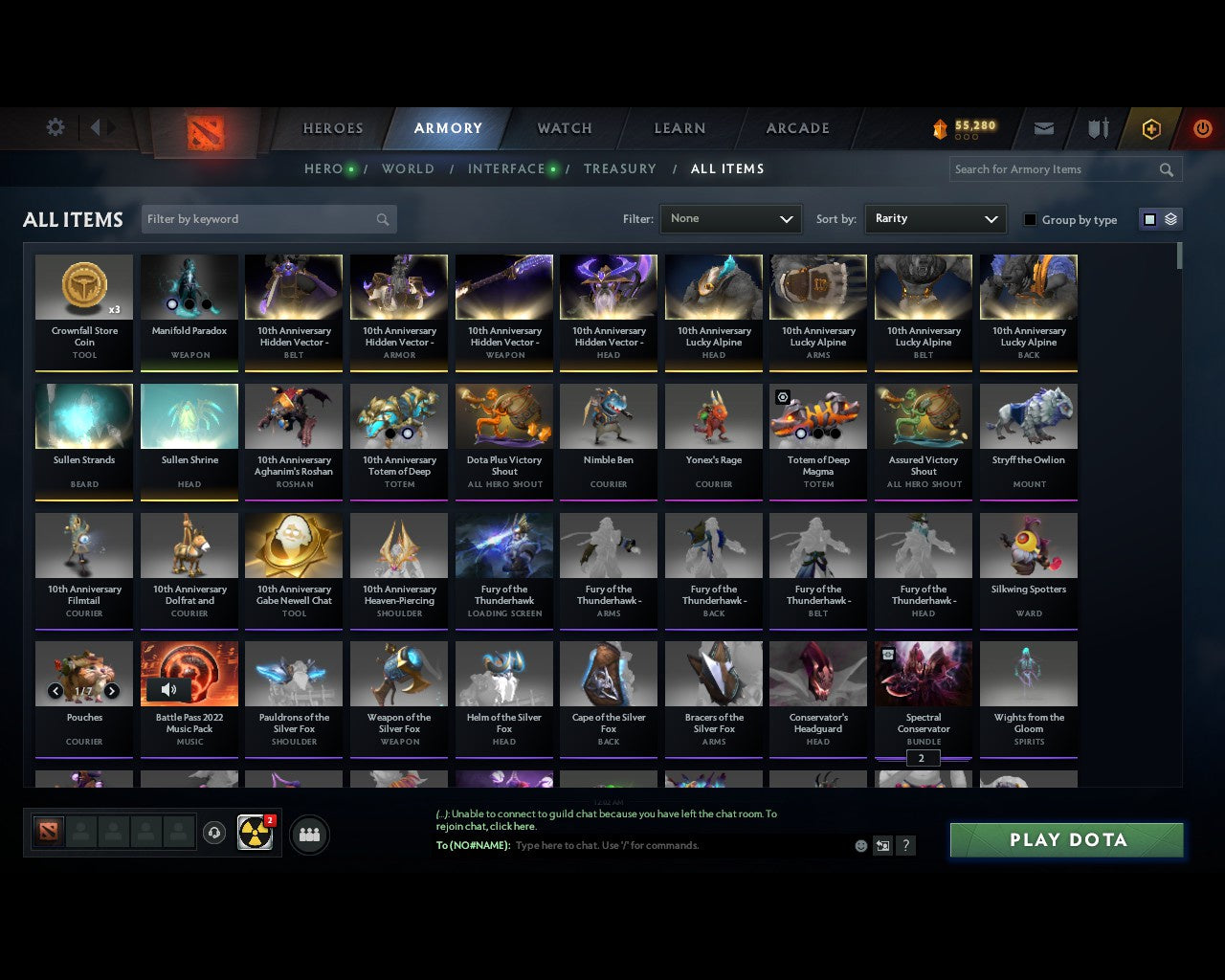1225x980 pixels.
Task: Click the red power button icon
Action: pos(1202,128)
